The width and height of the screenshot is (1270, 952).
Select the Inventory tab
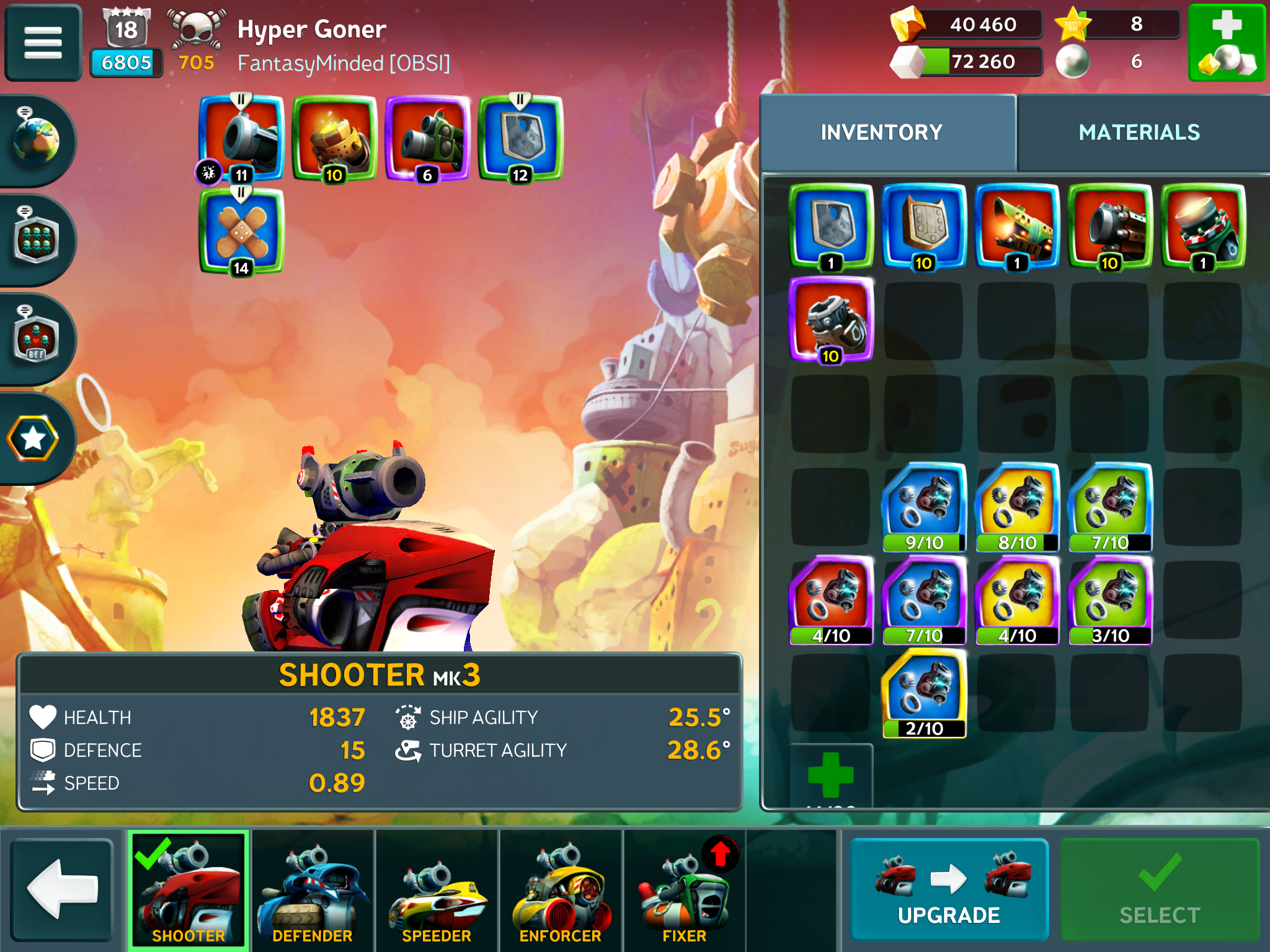[881, 133]
